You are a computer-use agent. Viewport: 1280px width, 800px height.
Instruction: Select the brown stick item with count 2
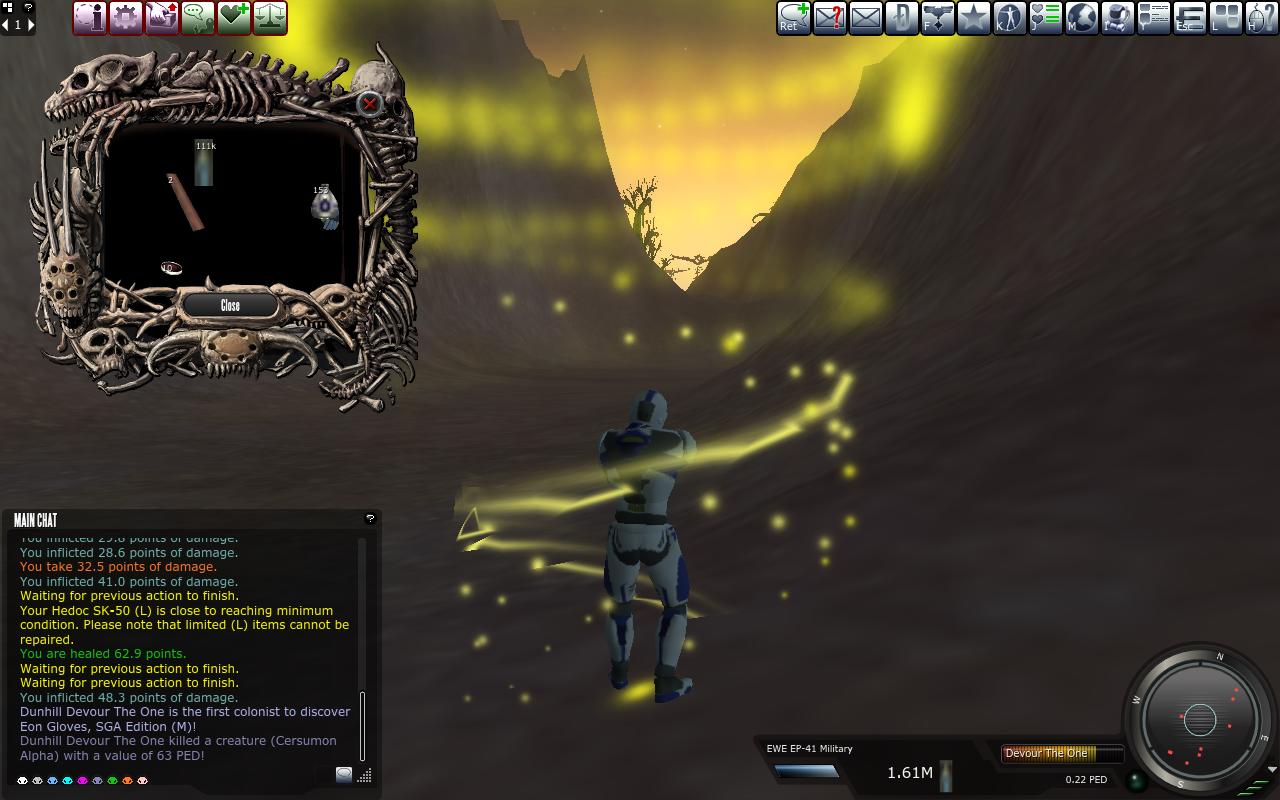pyautogui.click(x=186, y=203)
